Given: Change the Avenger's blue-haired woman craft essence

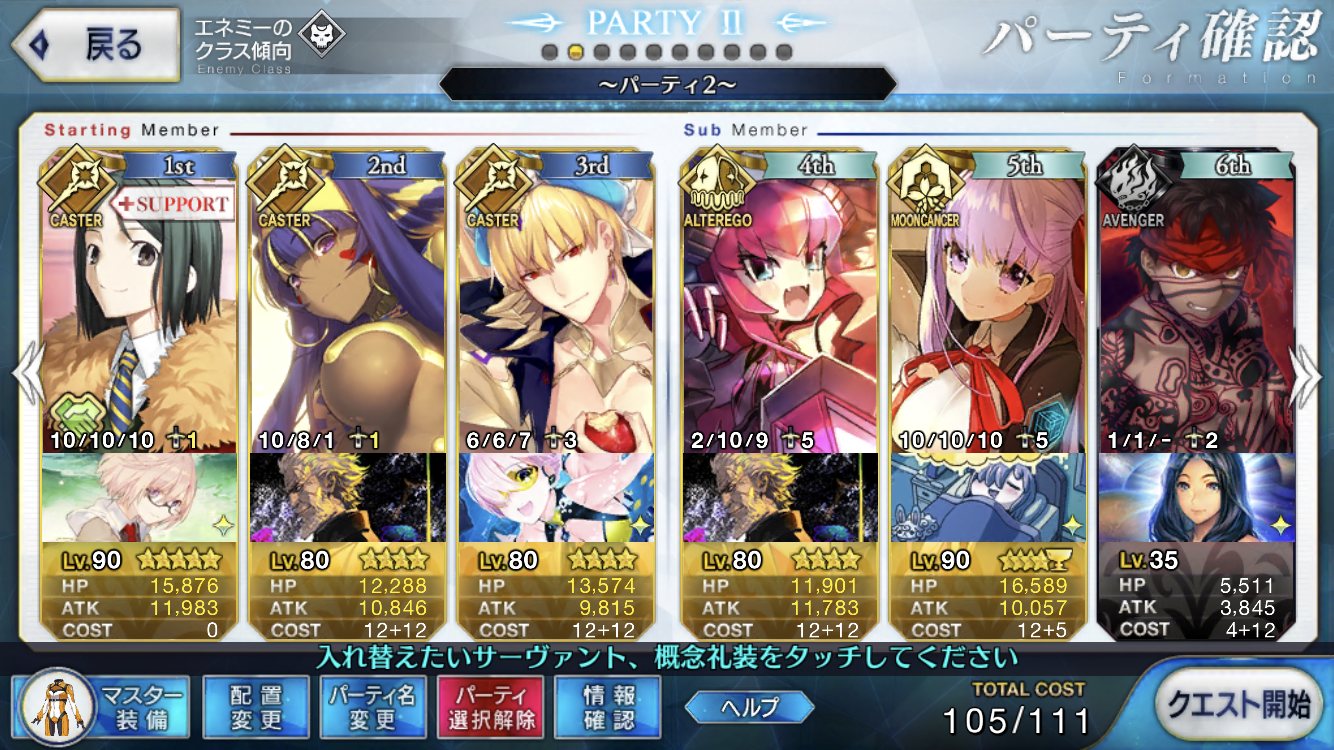Looking at the screenshot, I should click(x=1196, y=498).
